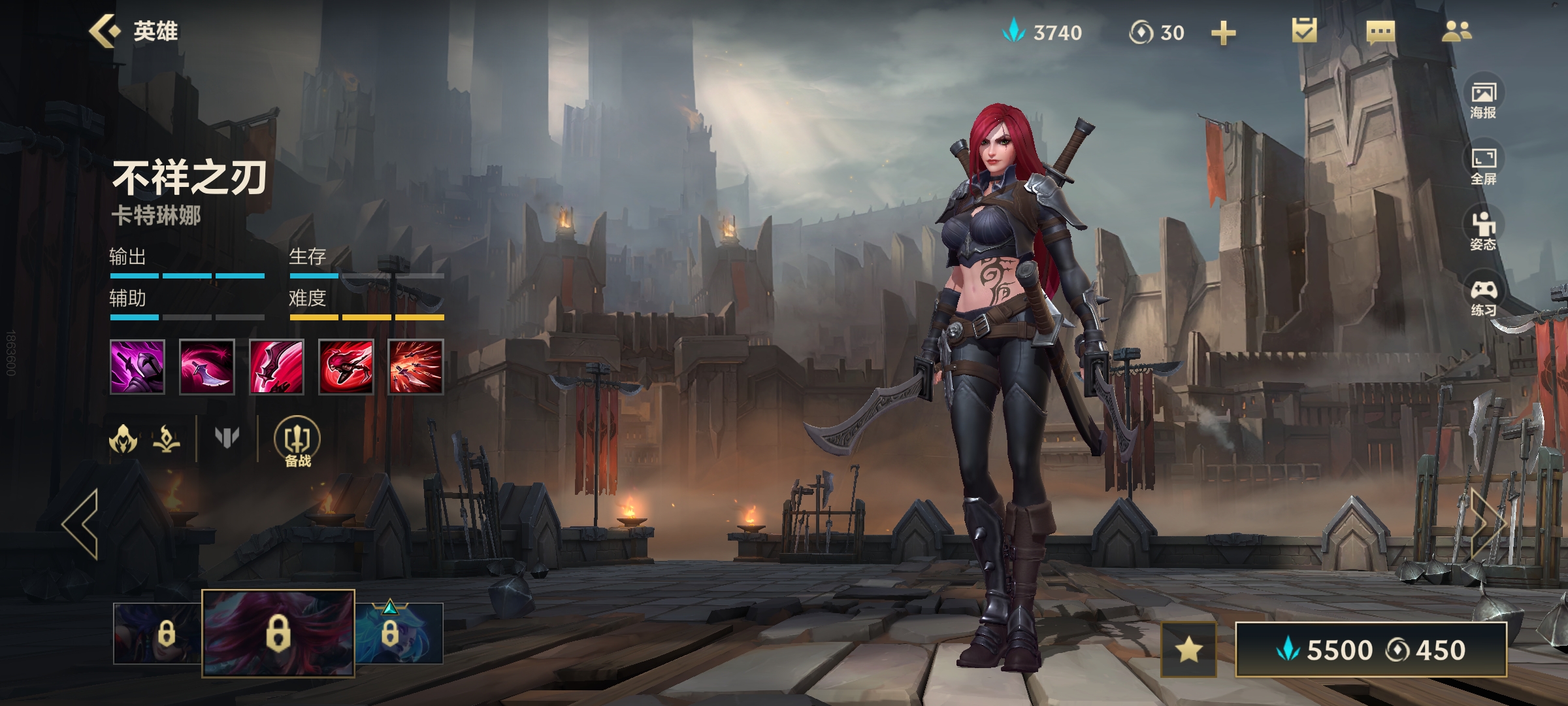Select the locked blue-haired skin thumbnail
1568x706 pixels.
pos(399,633)
